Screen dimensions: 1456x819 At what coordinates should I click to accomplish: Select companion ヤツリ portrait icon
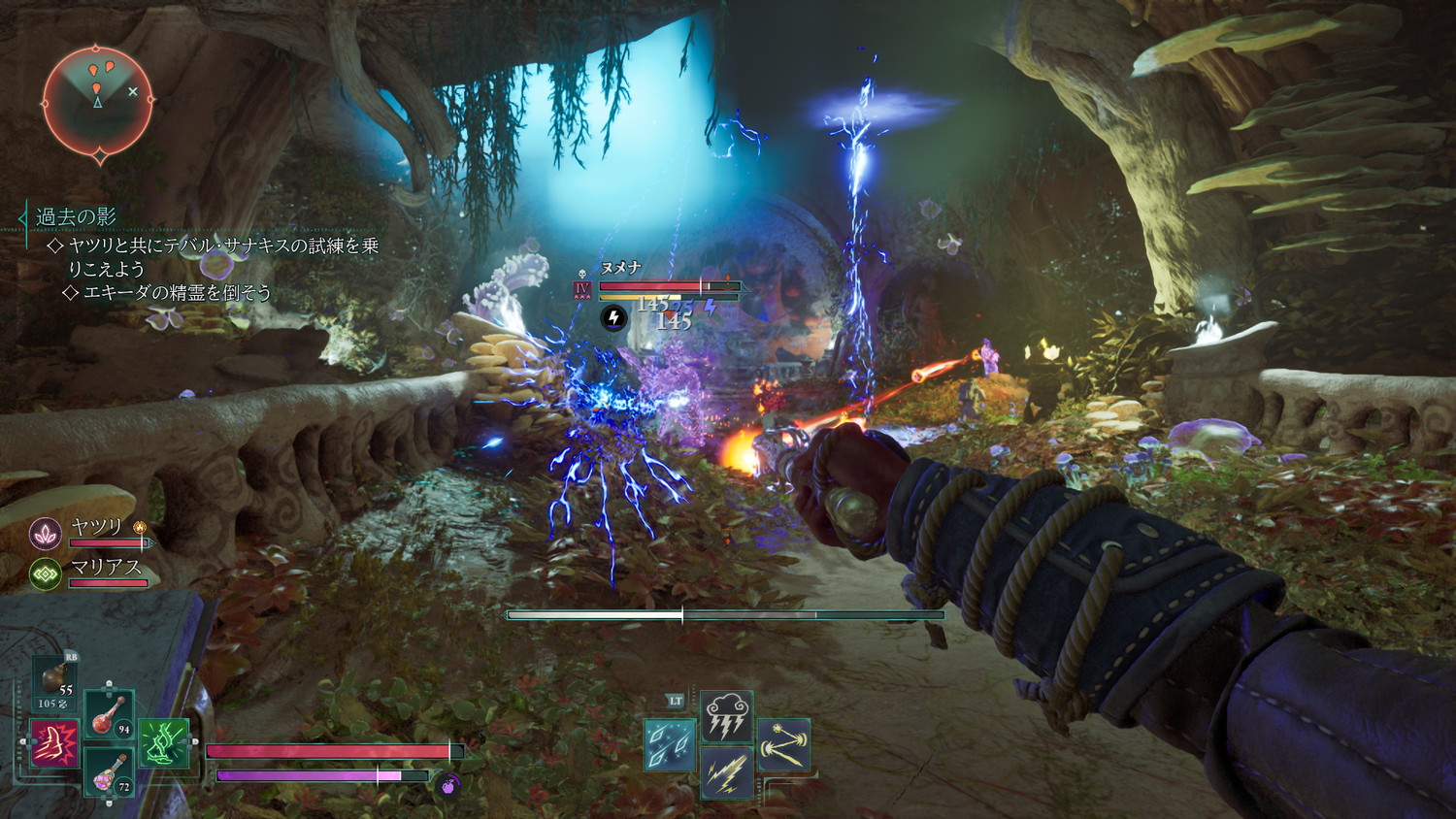coord(46,532)
